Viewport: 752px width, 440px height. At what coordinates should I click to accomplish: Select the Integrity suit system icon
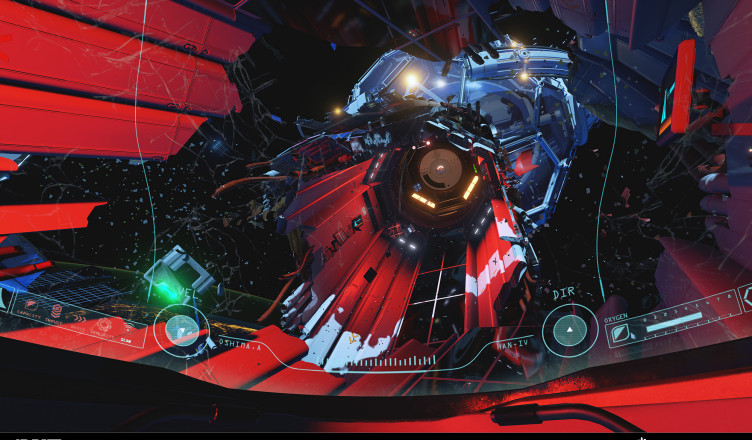(104, 324)
